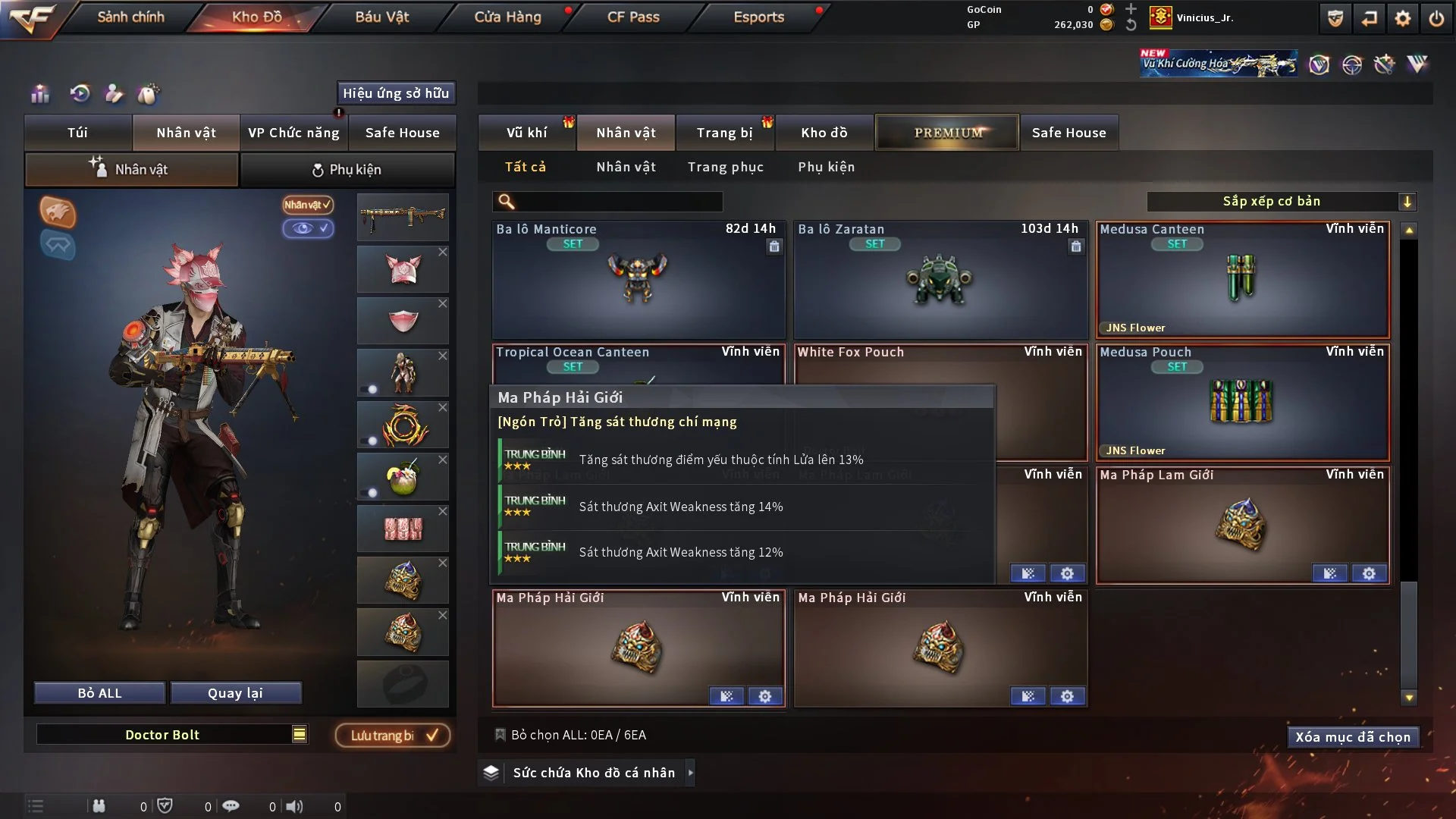Filter by Trang phục category
1456x819 pixels.
(x=725, y=167)
